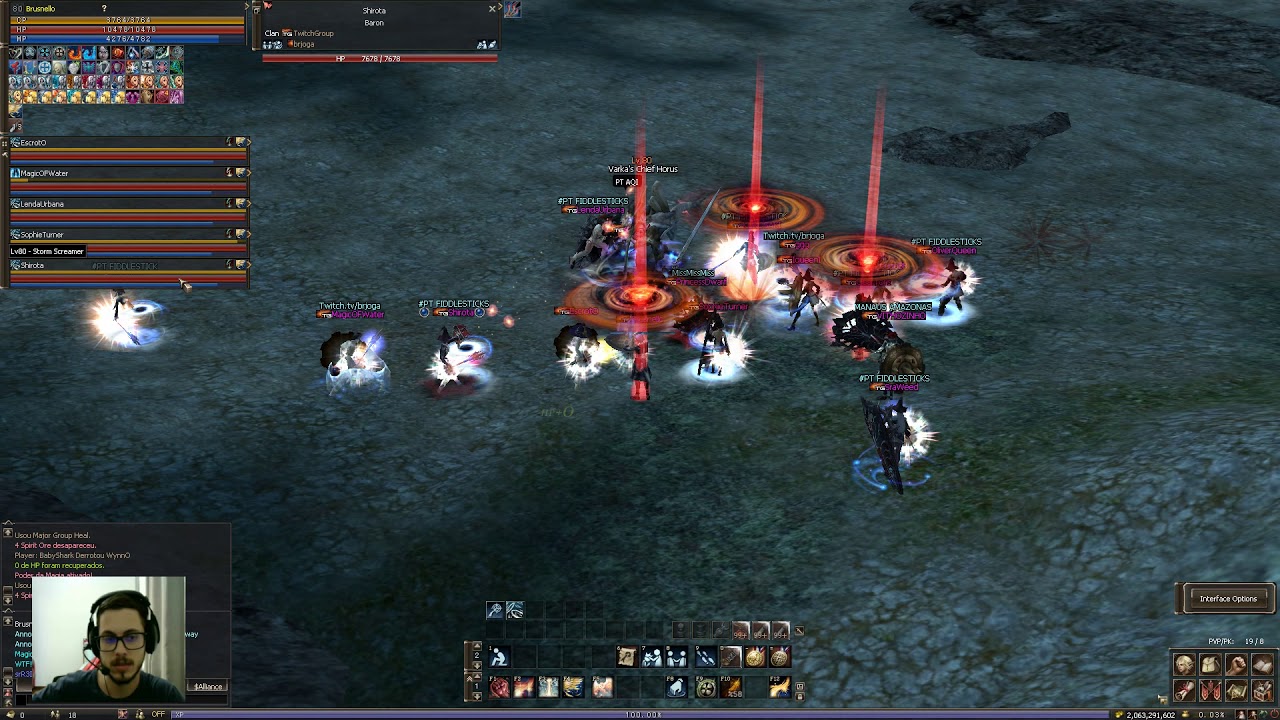Open the clan banners icon

coord(1210,690)
